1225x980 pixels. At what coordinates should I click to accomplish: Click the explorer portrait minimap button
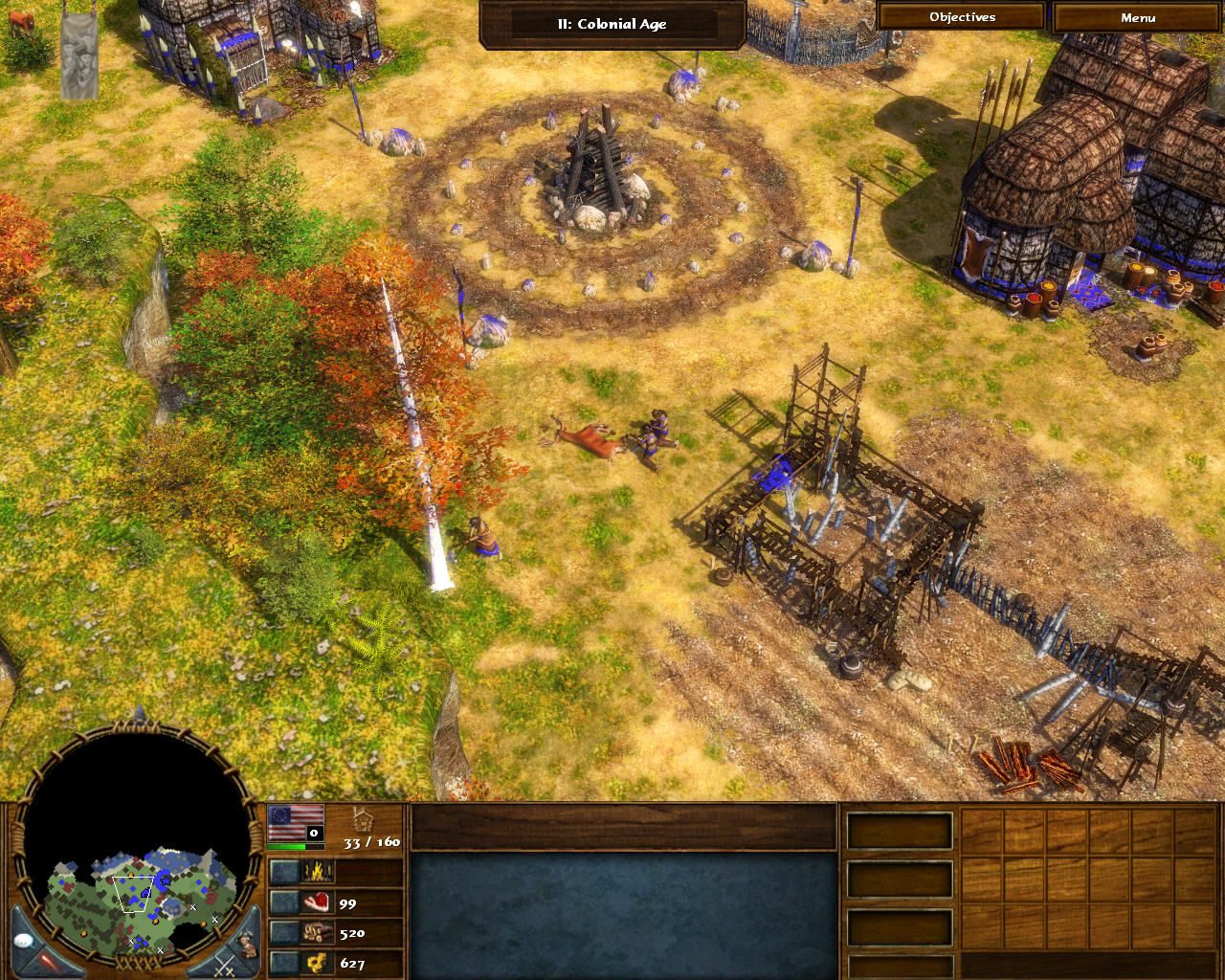coord(247,943)
